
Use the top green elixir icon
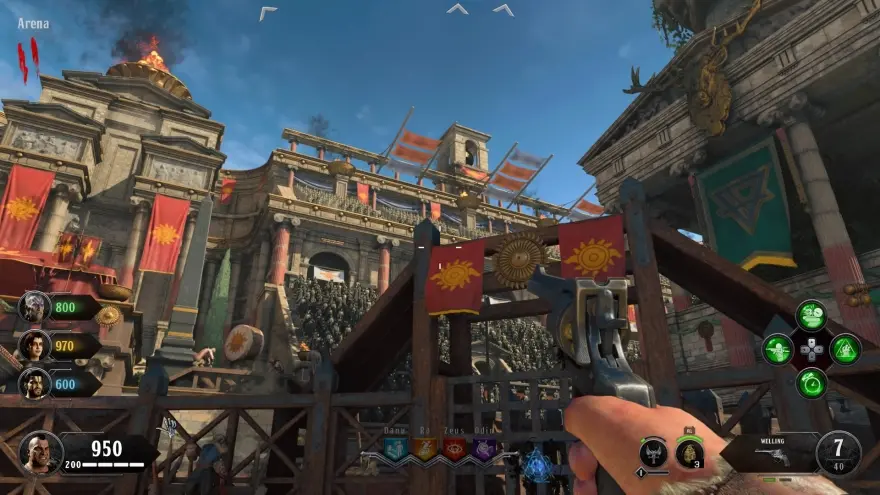pos(811,316)
